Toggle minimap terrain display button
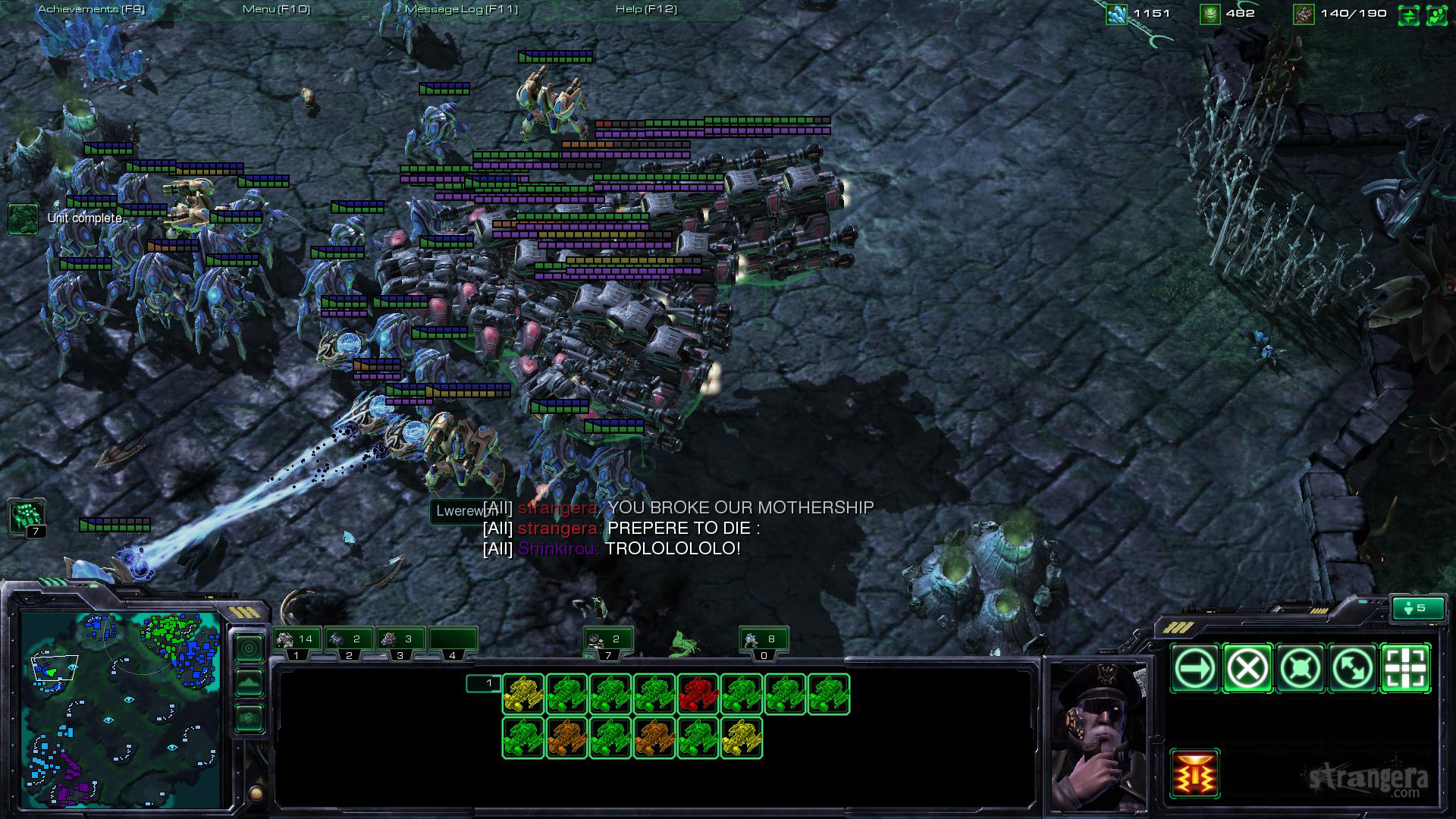Screen dimensions: 1456x819 (249, 682)
